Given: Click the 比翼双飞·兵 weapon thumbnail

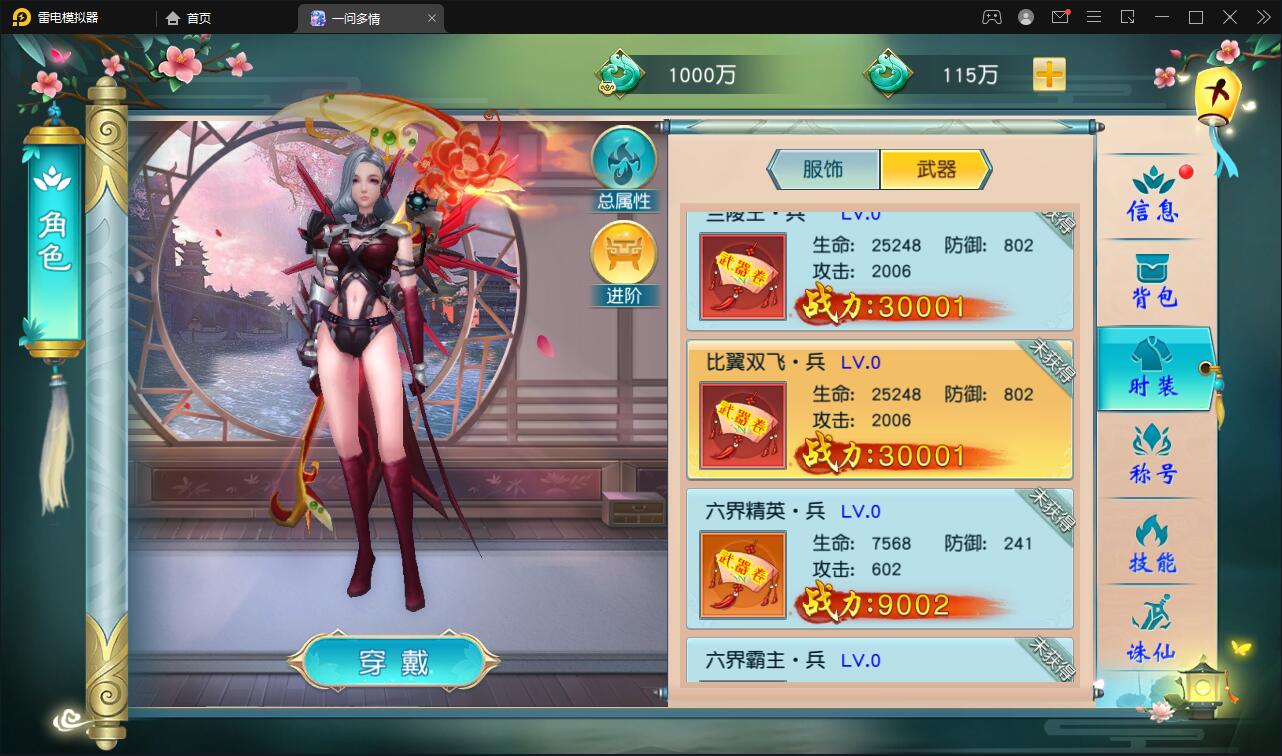Looking at the screenshot, I should click(x=741, y=424).
